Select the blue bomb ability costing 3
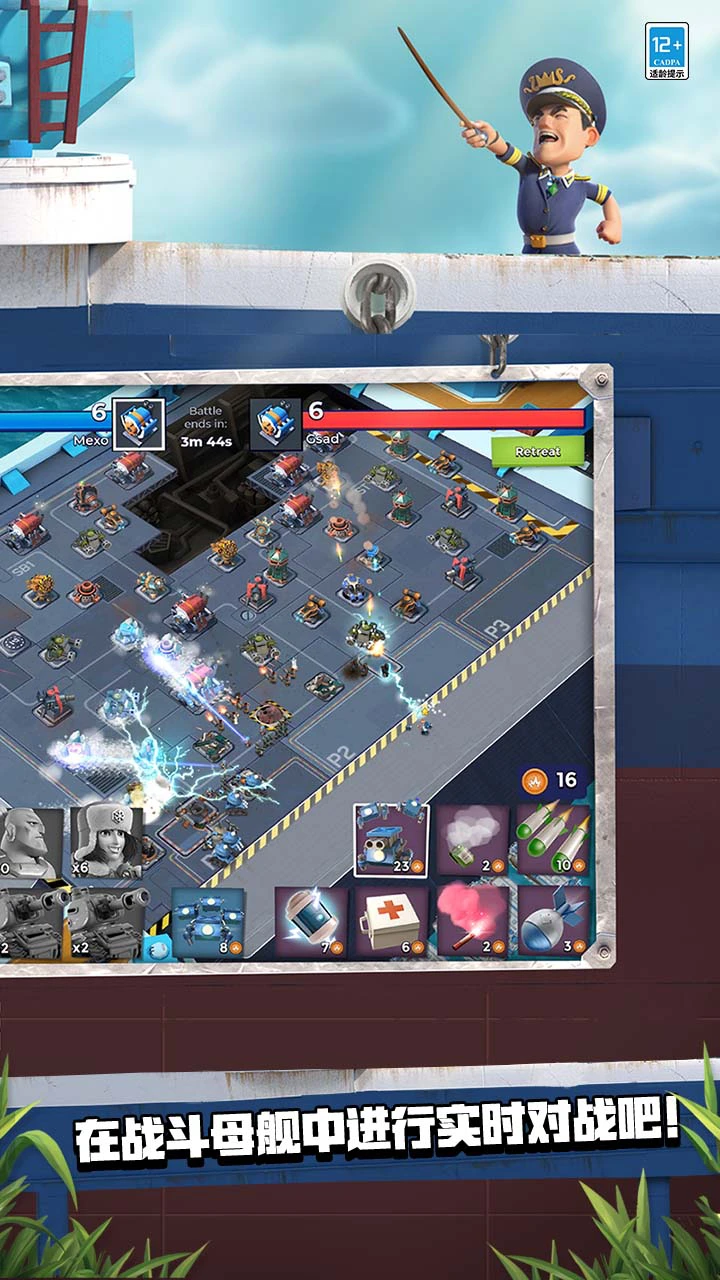Image resolution: width=720 pixels, height=1280 pixels. point(552,921)
